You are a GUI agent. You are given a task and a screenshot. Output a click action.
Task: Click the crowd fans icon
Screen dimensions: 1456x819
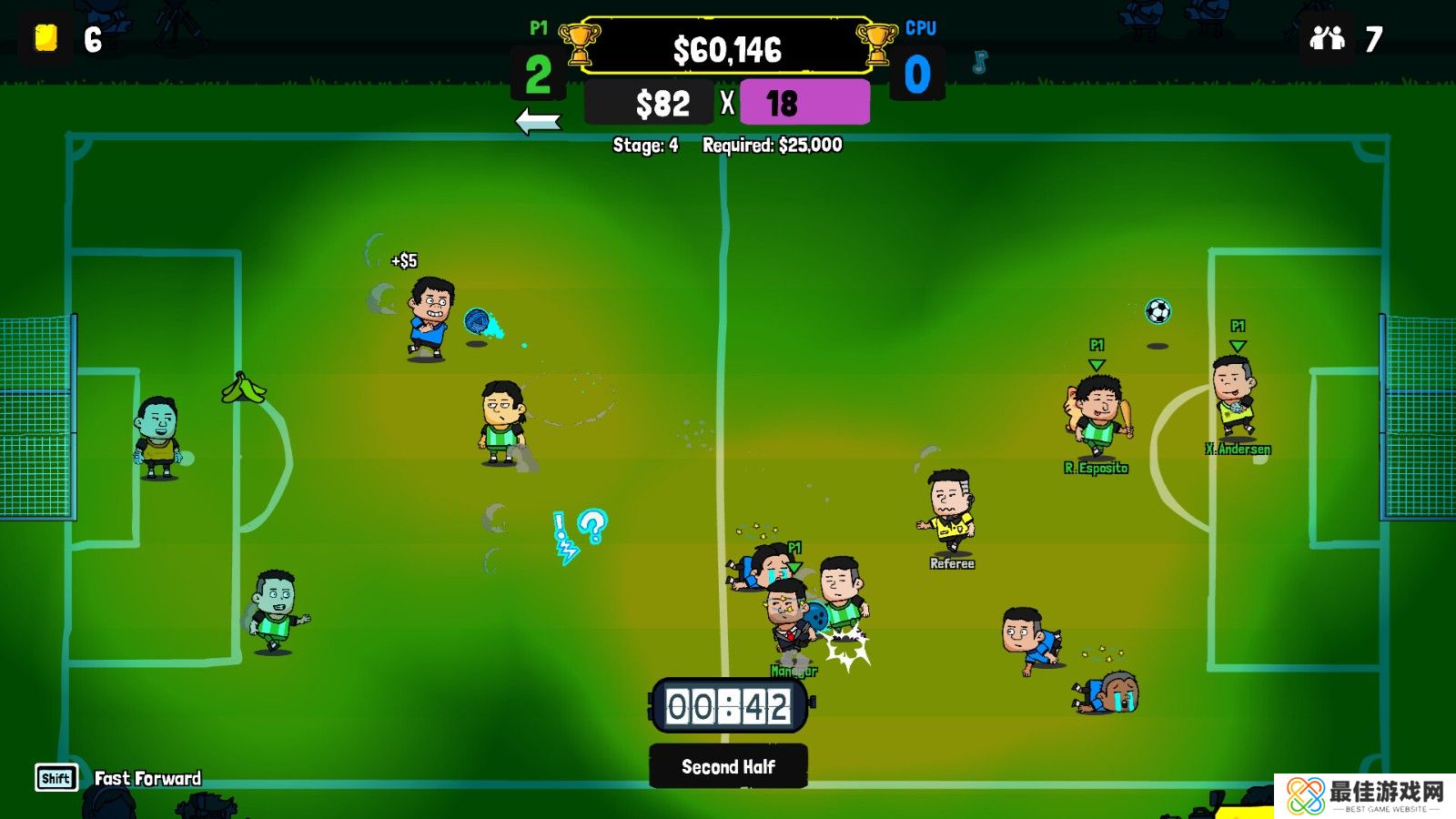[x=1327, y=38]
